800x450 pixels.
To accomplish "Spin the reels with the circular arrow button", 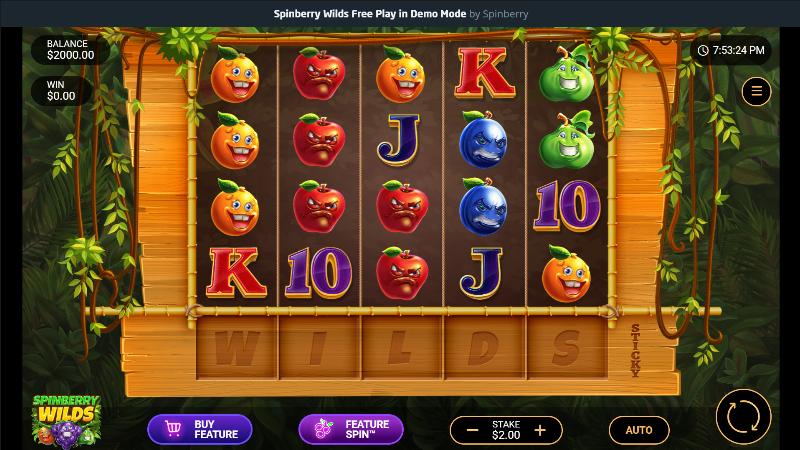I will tap(743, 416).
